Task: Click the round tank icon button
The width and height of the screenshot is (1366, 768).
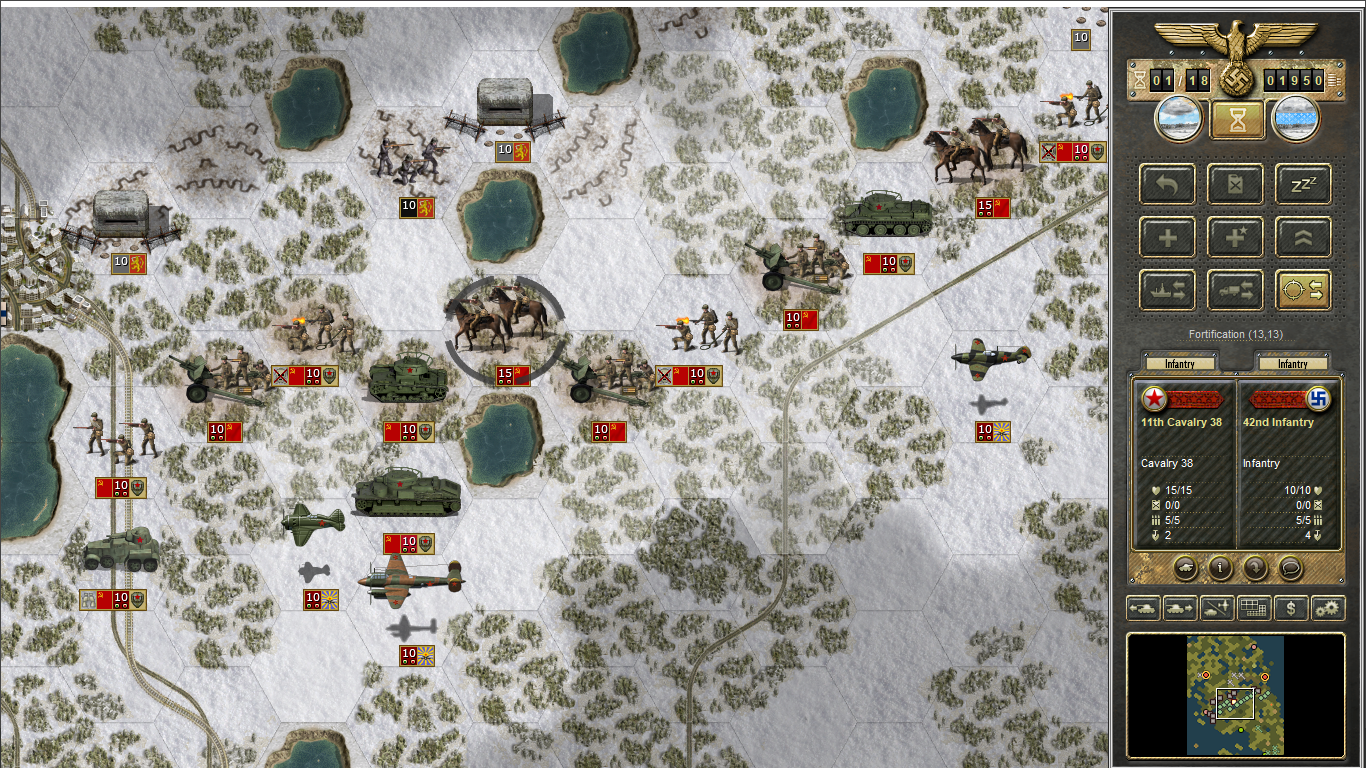Action: (1184, 568)
